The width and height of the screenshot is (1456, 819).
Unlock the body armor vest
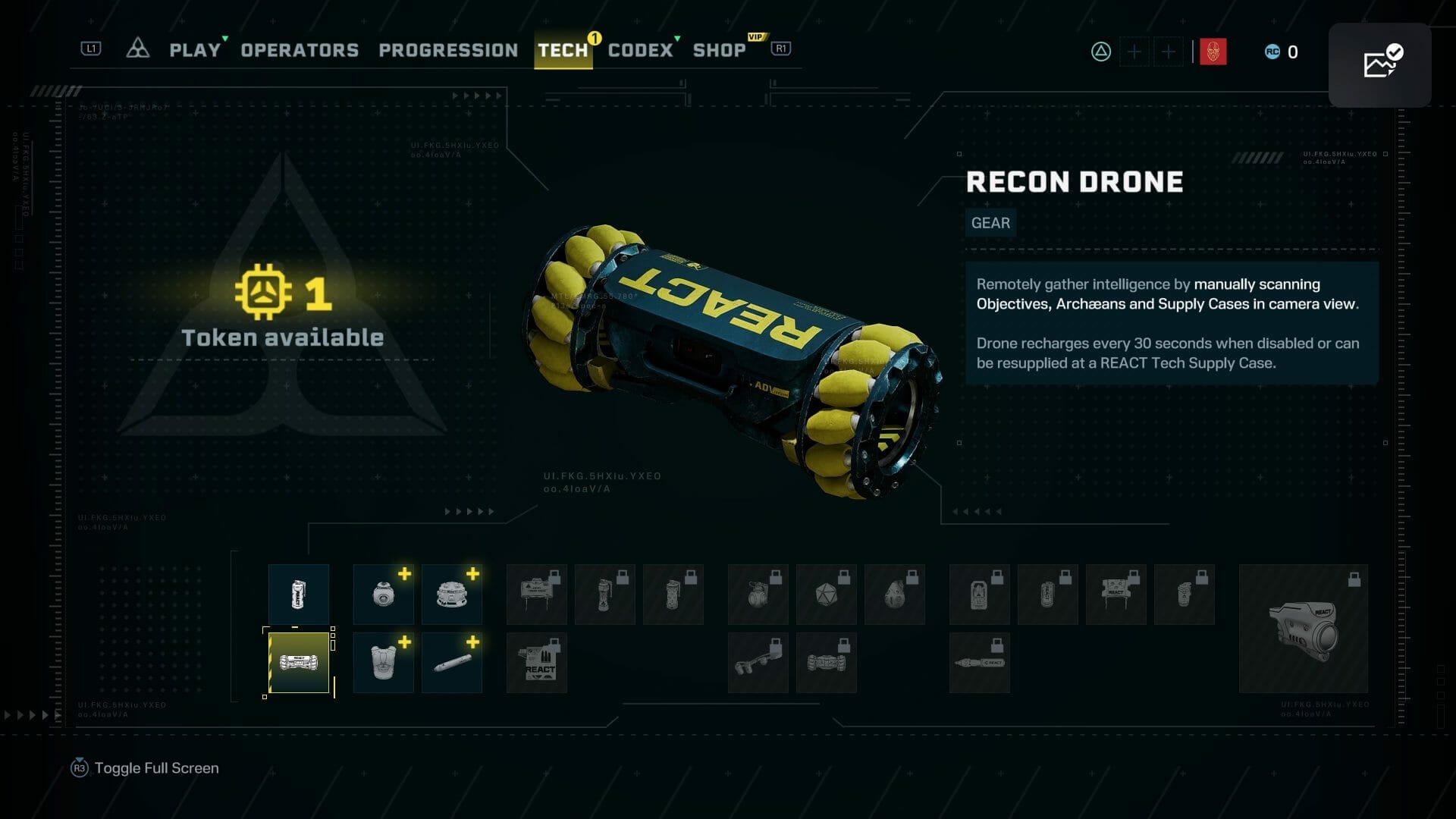point(384,663)
